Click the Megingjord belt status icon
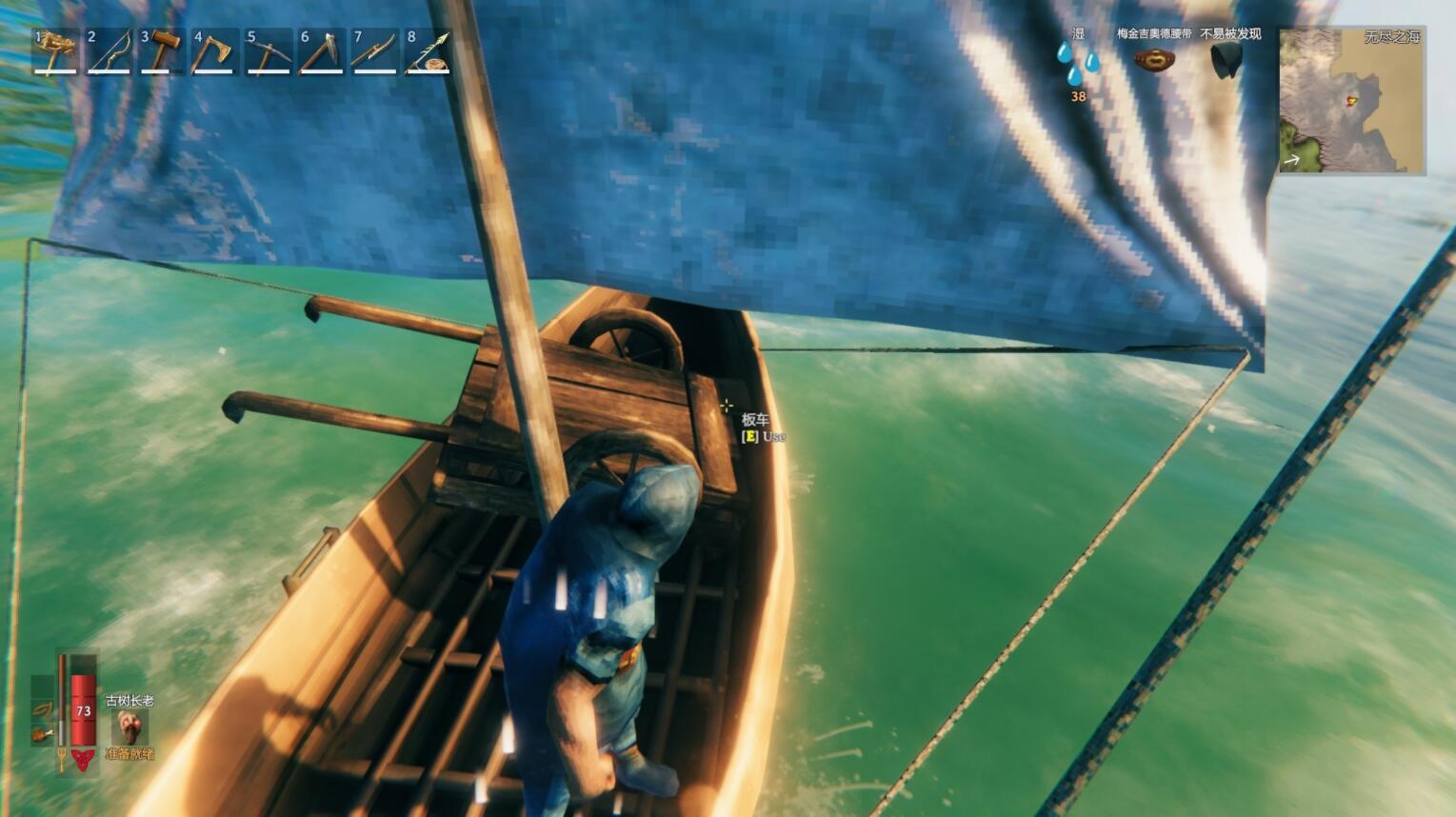 pos(1154,60)
